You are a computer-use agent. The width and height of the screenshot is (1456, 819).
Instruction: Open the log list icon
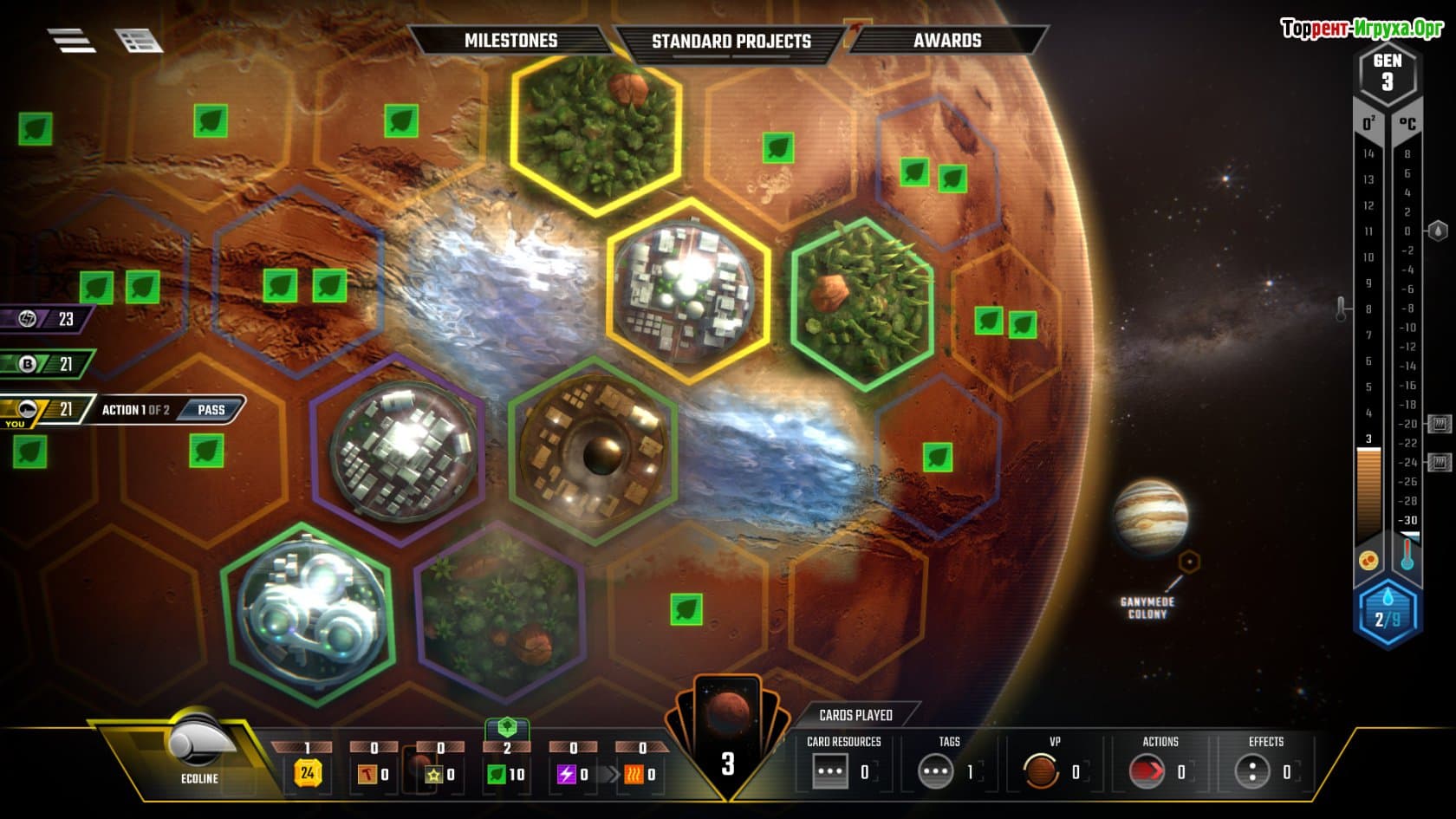pyautogui.click(x=138, y=41)
